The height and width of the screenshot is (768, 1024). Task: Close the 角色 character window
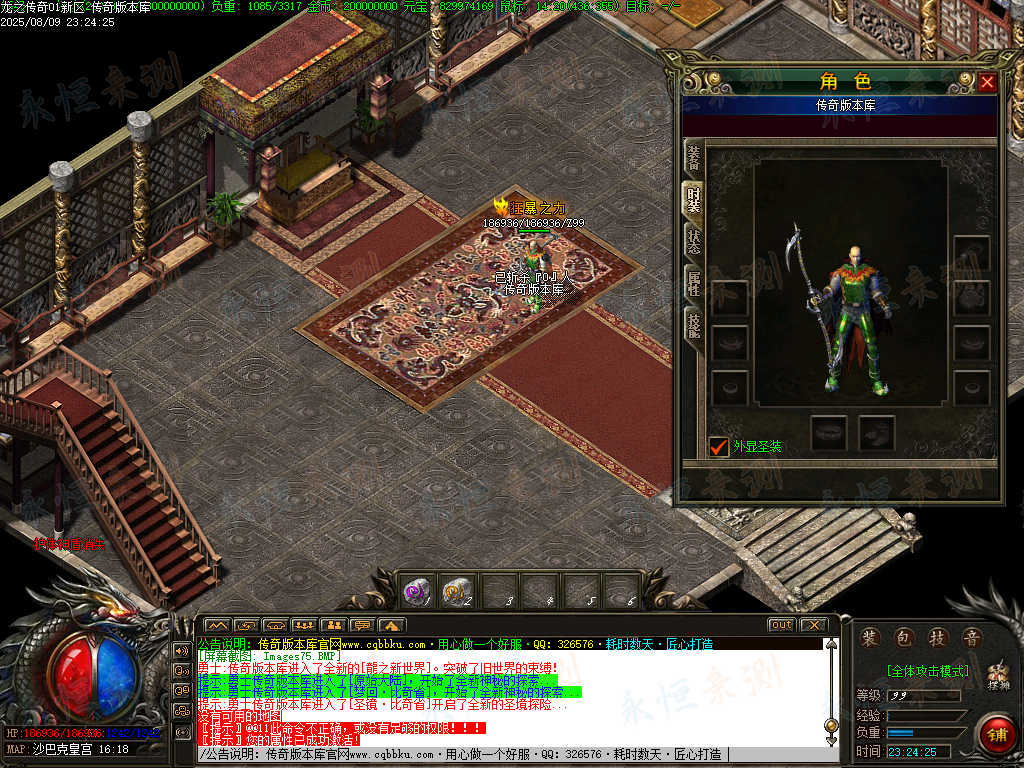pyautogui.click(x=987, y=82)
